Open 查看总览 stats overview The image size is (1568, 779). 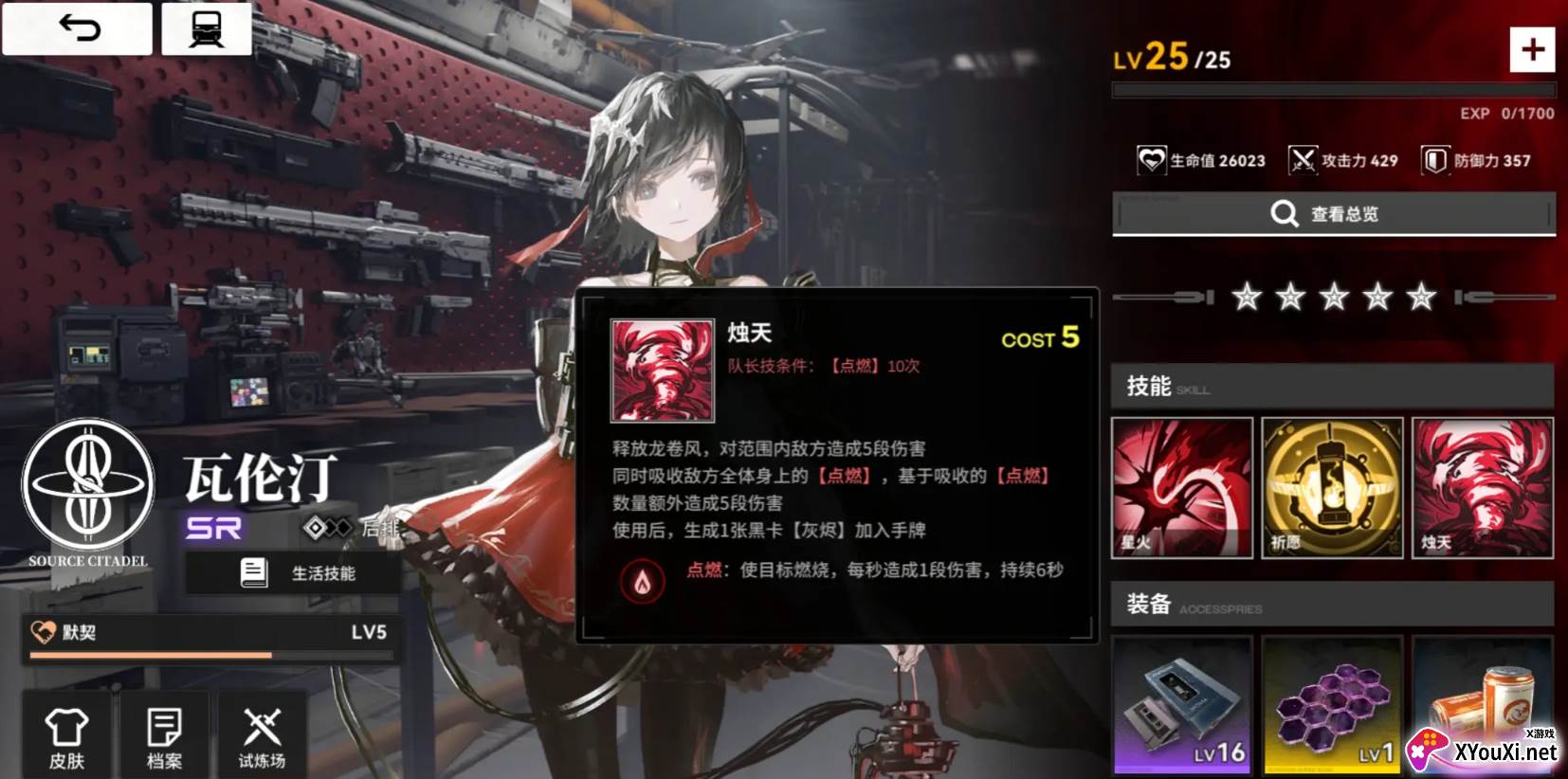(x=1333, y=214)
